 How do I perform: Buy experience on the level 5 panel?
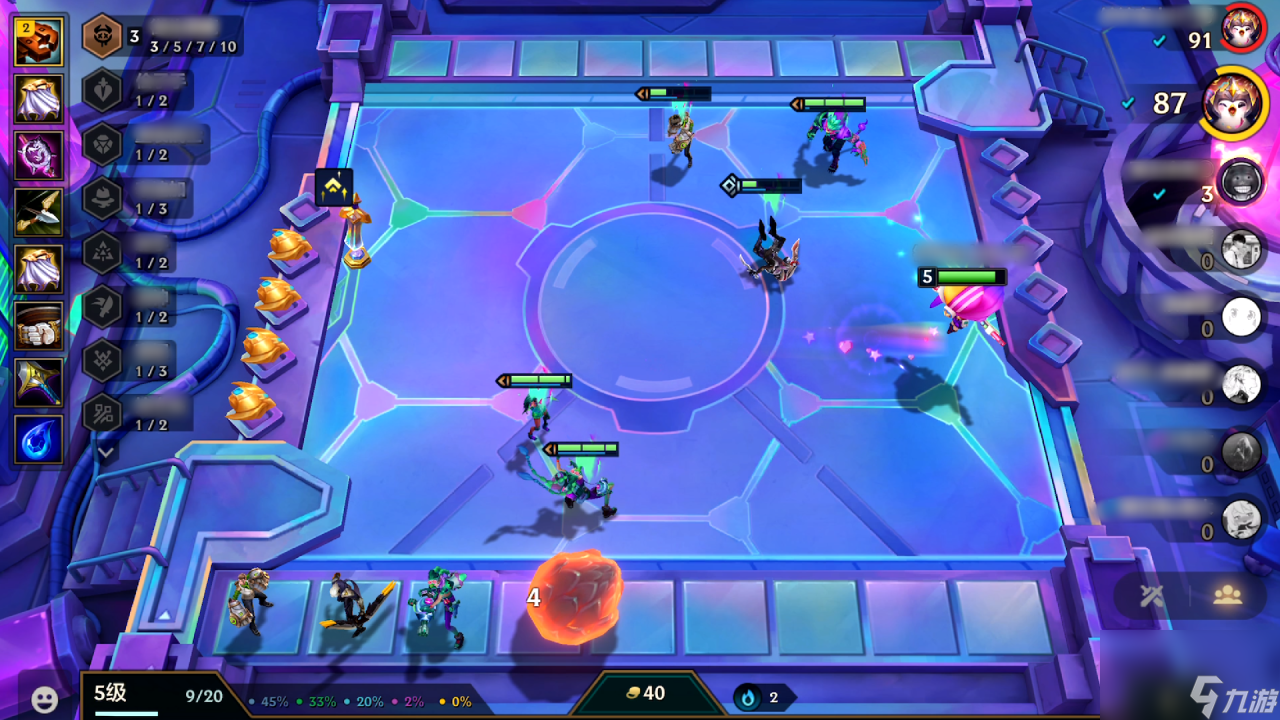[158, 696]
